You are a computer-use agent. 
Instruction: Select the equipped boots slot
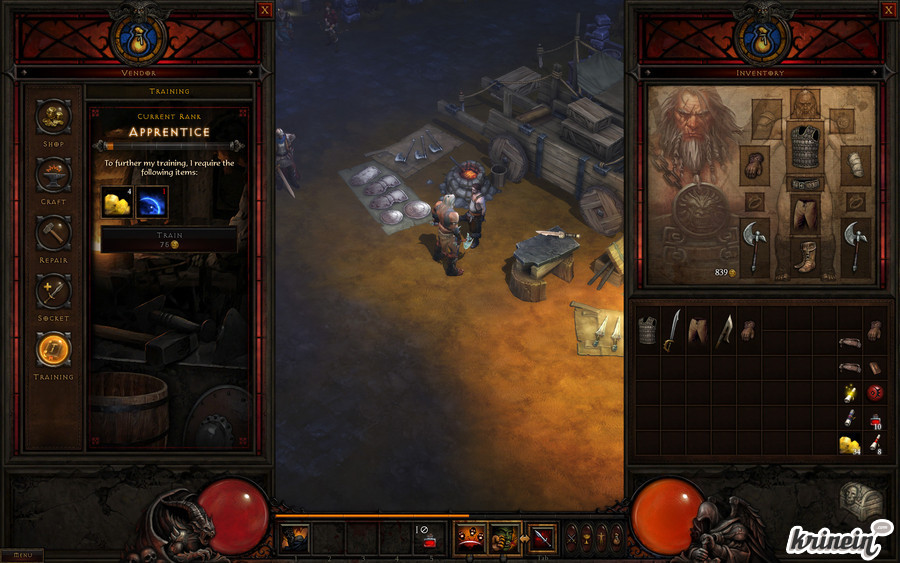point(806,257)
